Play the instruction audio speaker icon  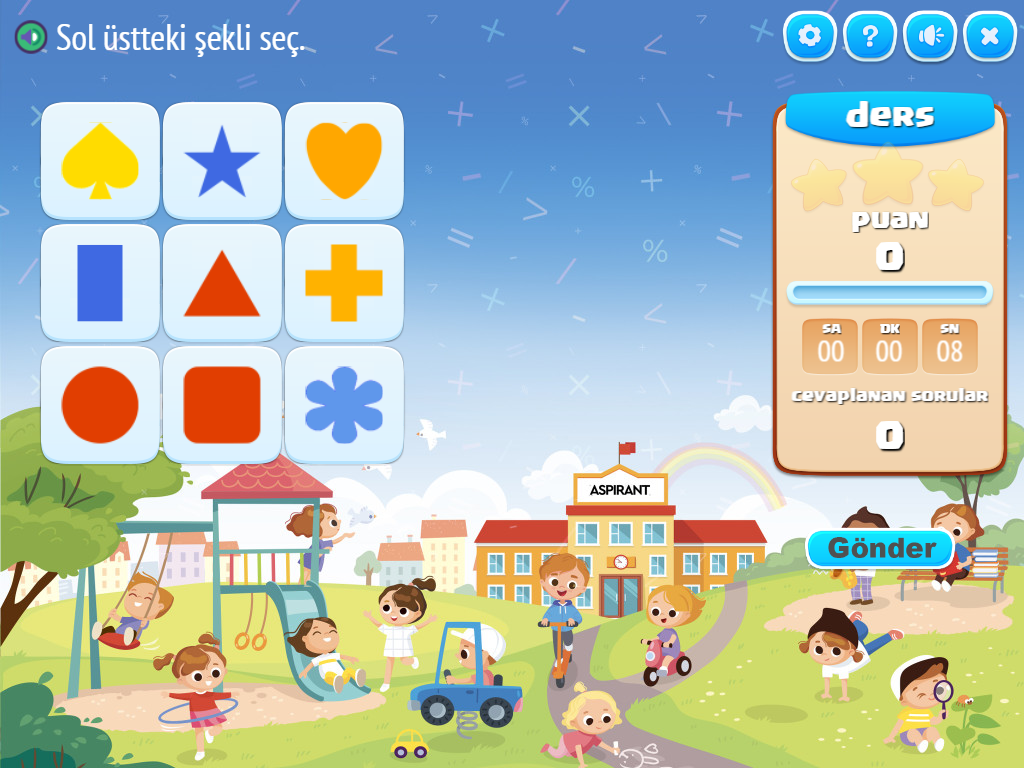(x=31, y=38)
